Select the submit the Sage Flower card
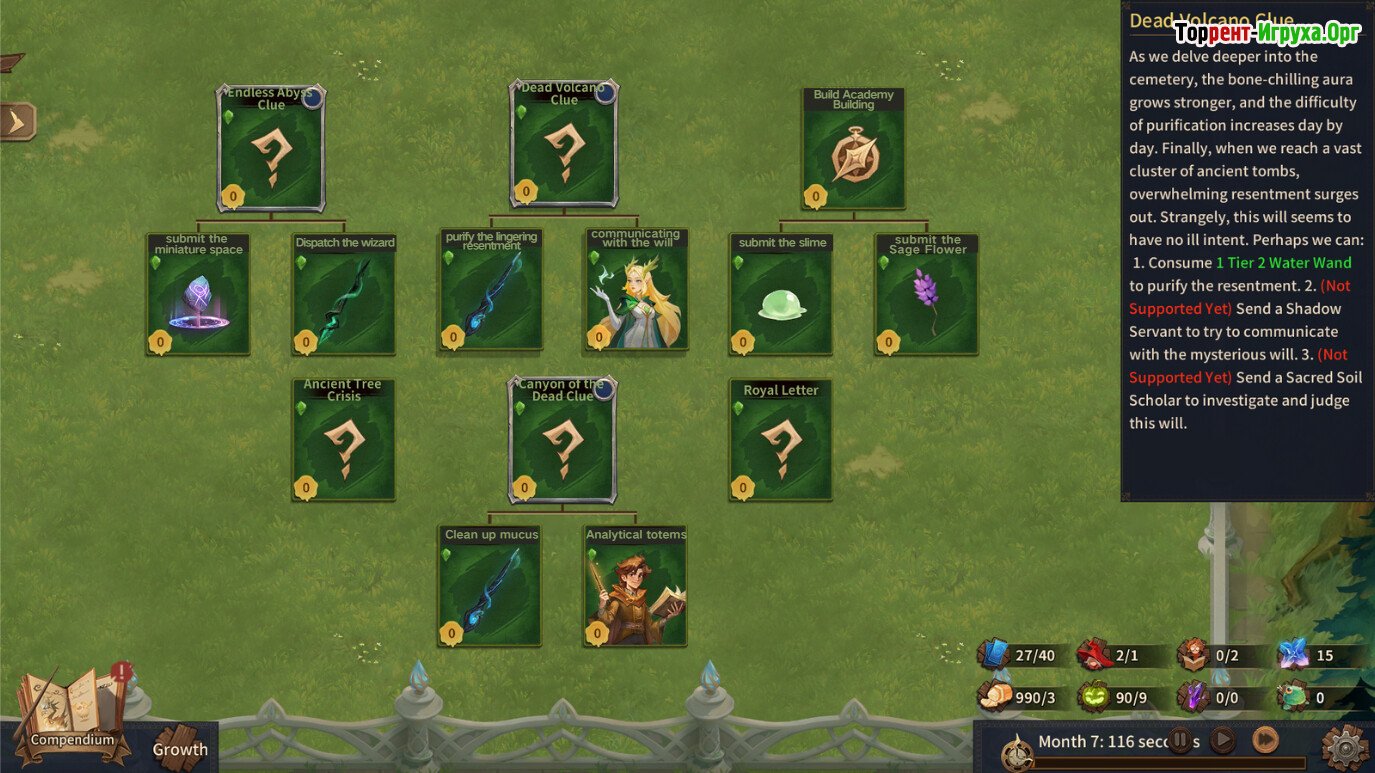 (927, 294)
